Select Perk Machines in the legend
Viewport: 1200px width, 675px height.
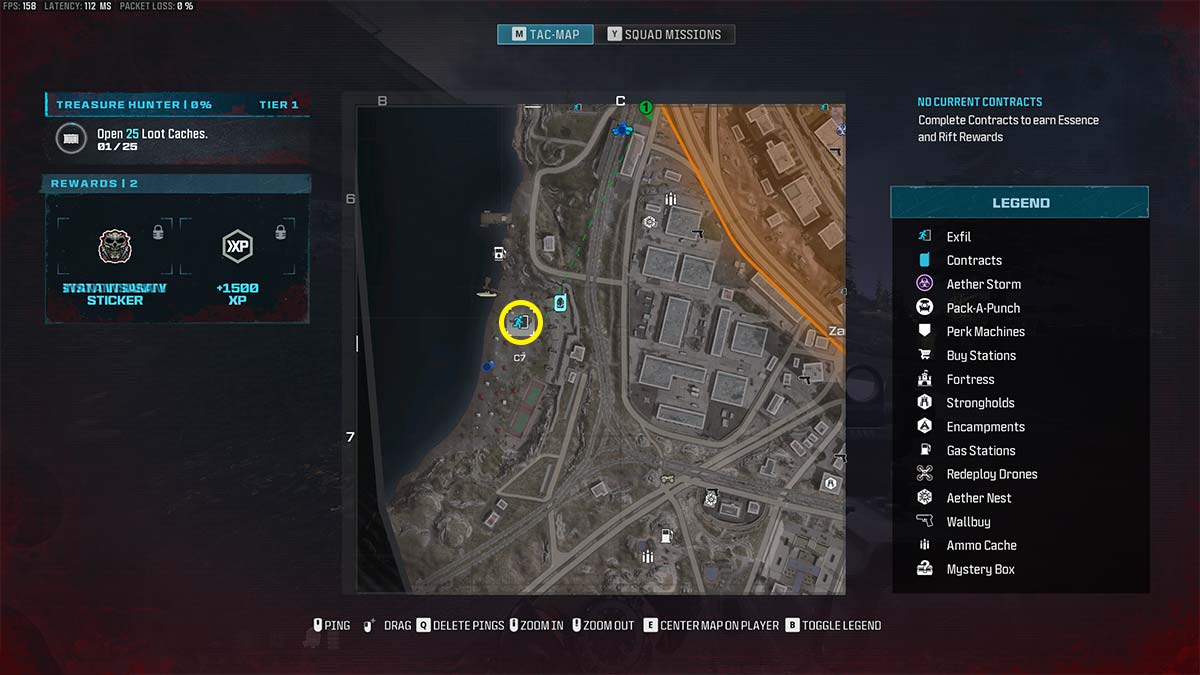click(985, 332)
